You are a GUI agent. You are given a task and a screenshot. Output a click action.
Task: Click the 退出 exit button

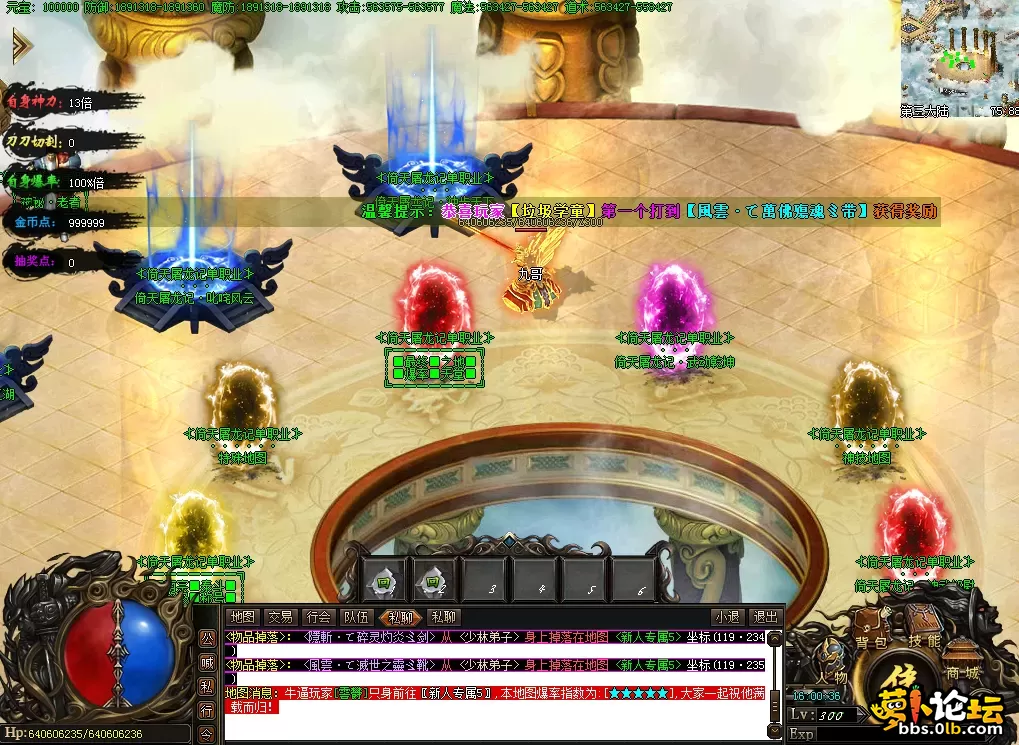pyautogui.click(x=765, y=617)
